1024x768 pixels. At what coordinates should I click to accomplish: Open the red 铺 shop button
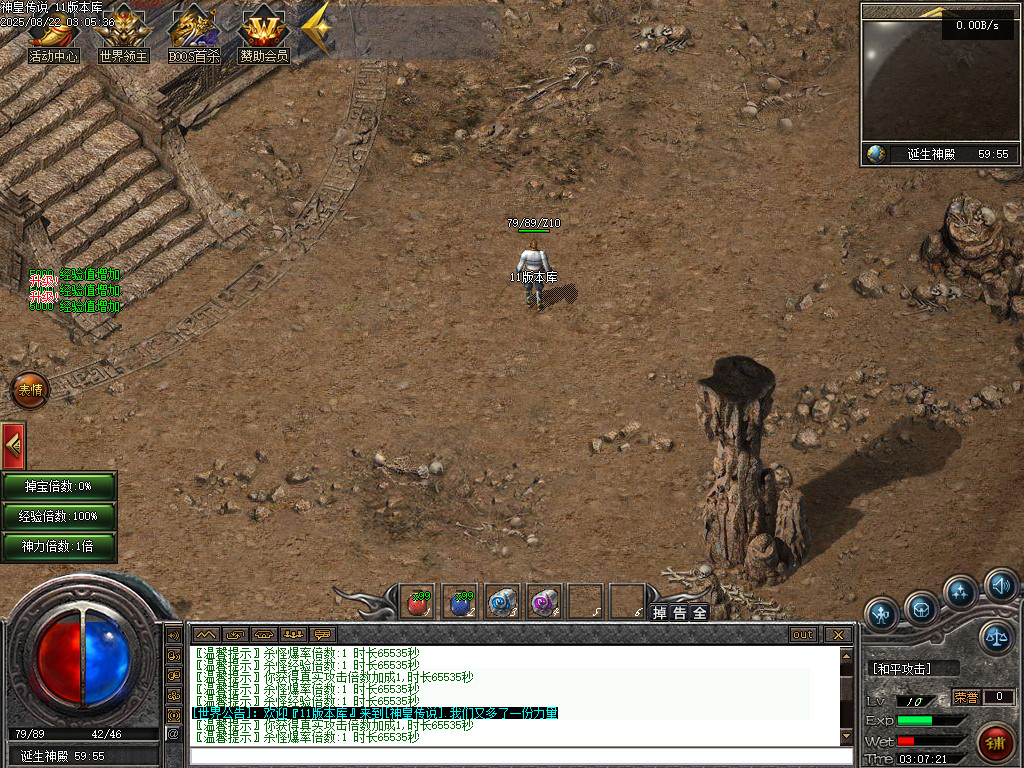995,742
